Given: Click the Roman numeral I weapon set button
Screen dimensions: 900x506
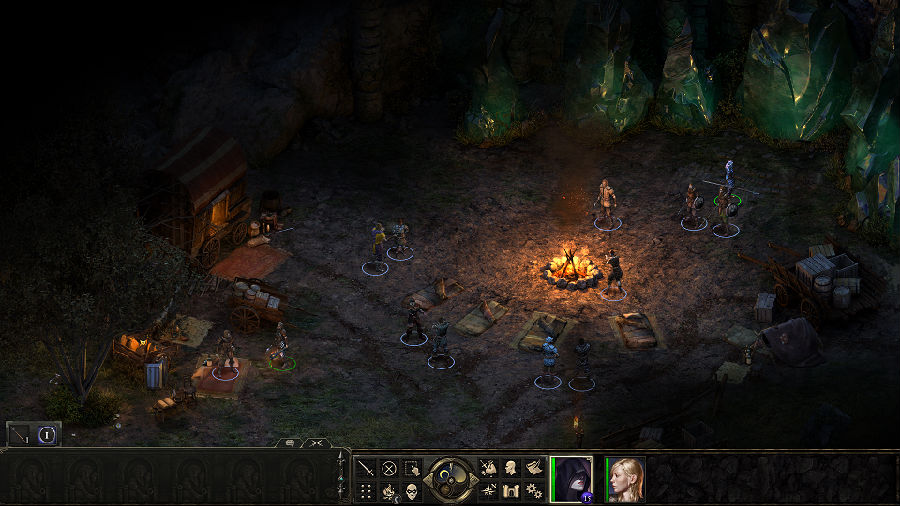Looking at the screenshot, I should (46, 434).
